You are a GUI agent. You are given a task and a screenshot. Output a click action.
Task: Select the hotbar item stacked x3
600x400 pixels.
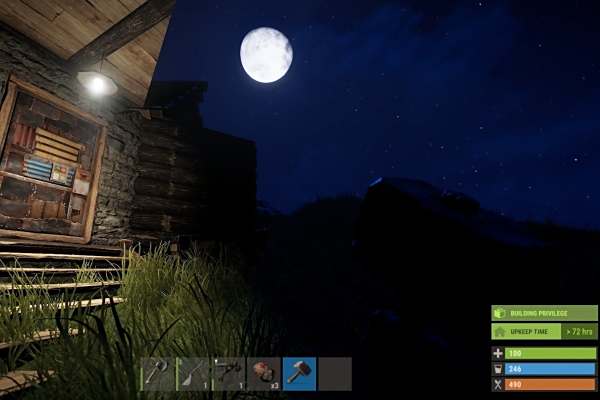pyautogui.click(x=264, y=373)
